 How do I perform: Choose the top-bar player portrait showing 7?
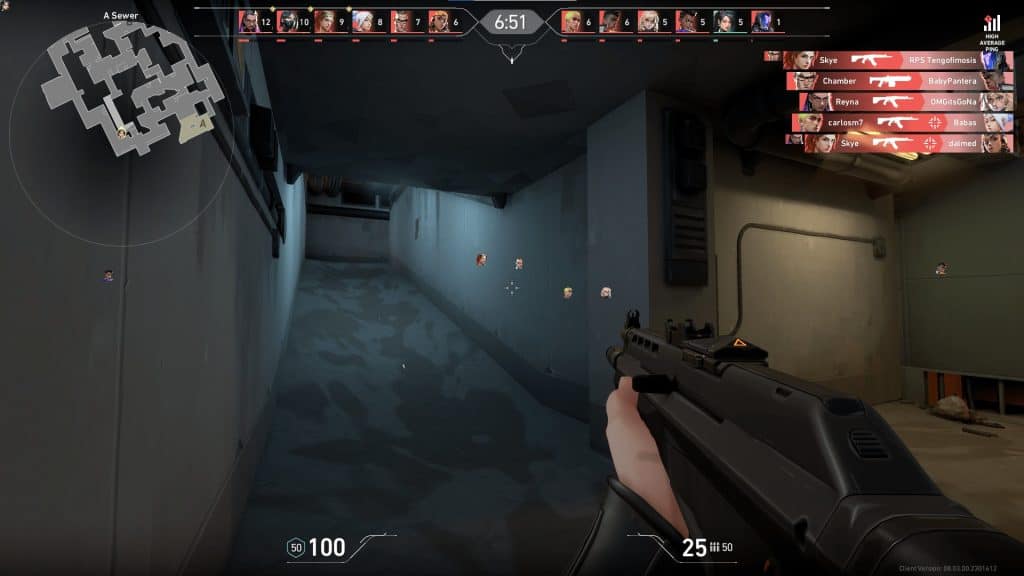tap(400, 21)
